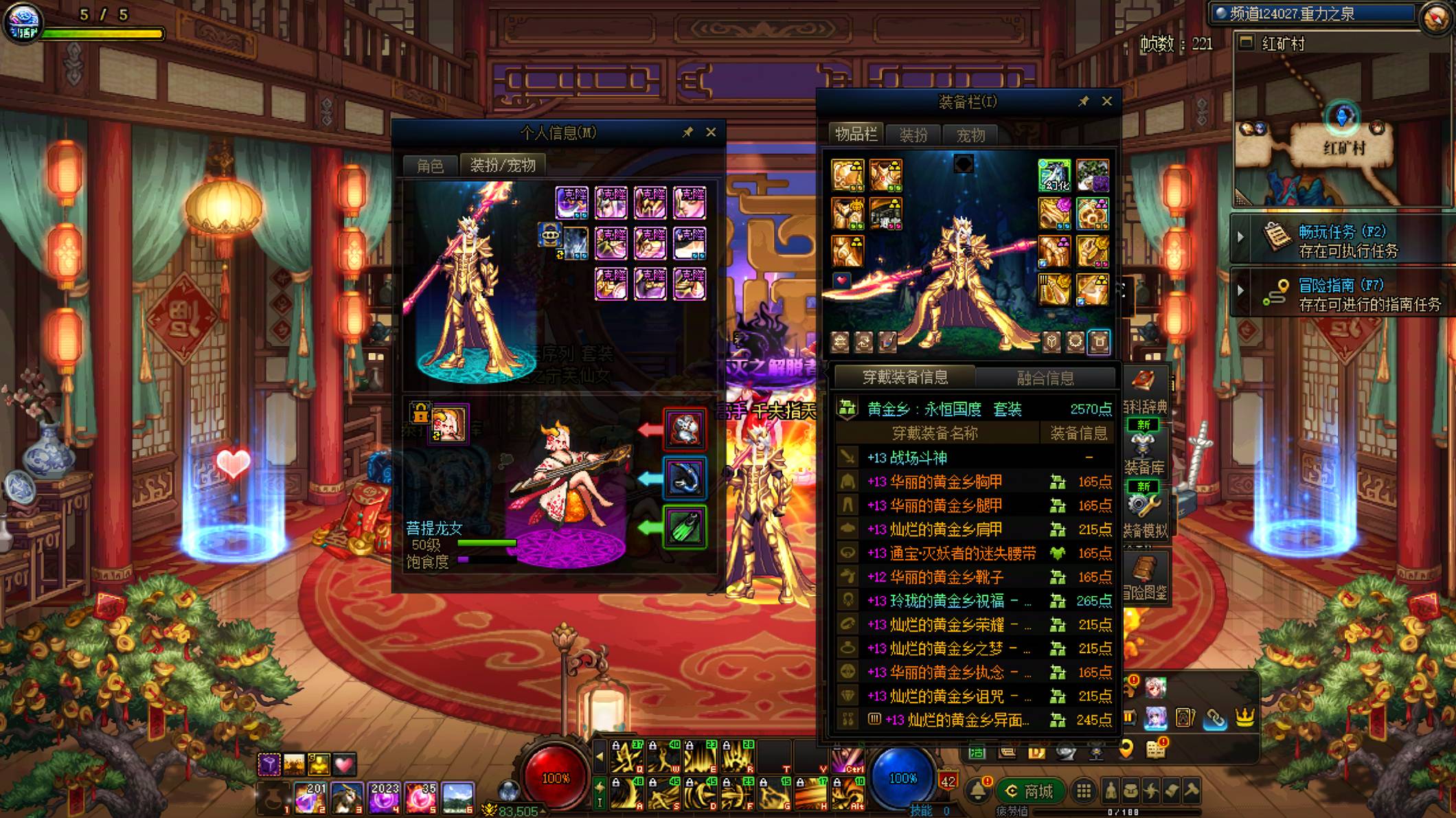Expand the 畅玩任务 (F2) tracker

pos(1240,237)
